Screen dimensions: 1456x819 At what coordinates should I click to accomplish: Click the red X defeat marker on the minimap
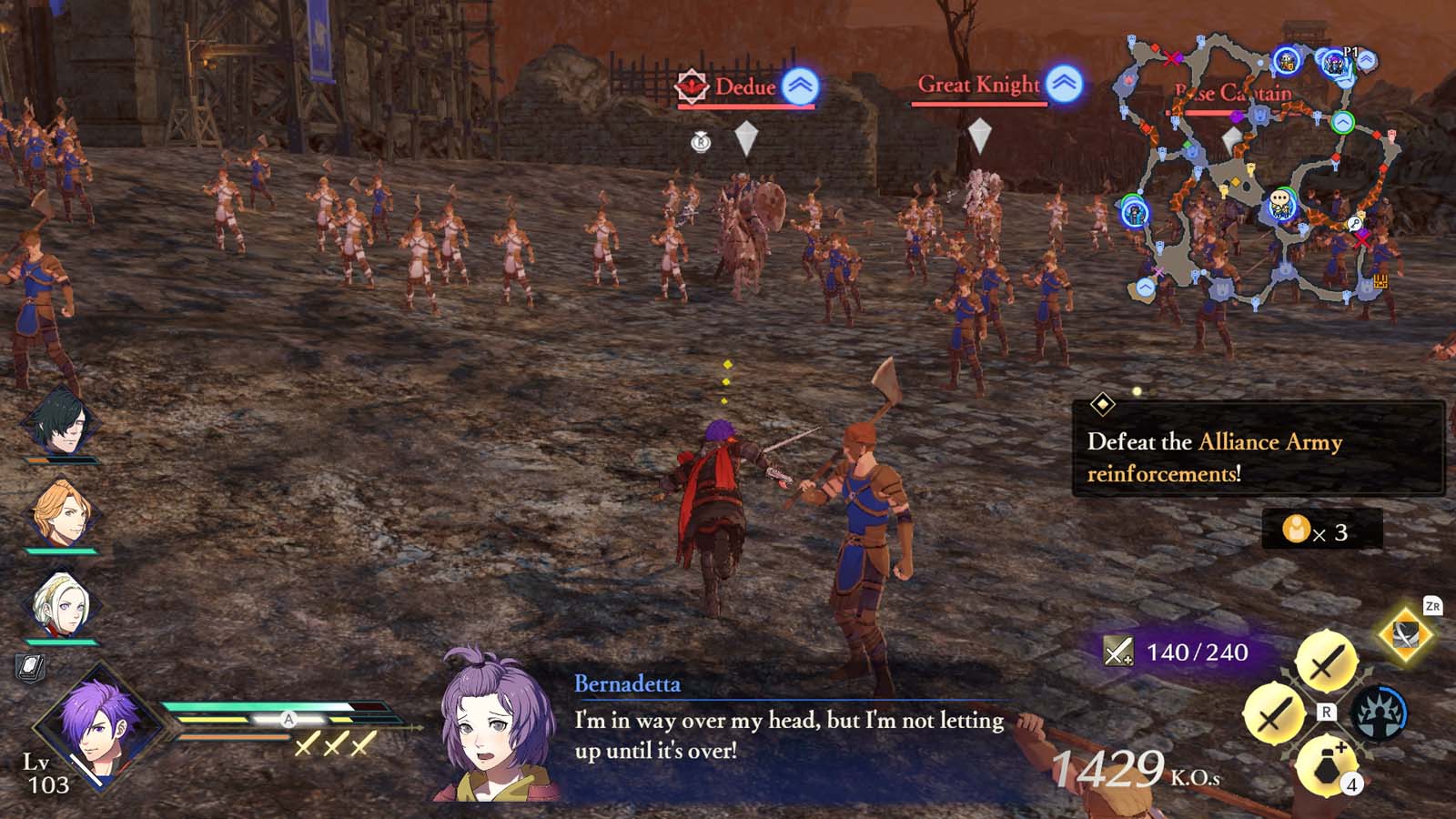[x=1169, y=58]
